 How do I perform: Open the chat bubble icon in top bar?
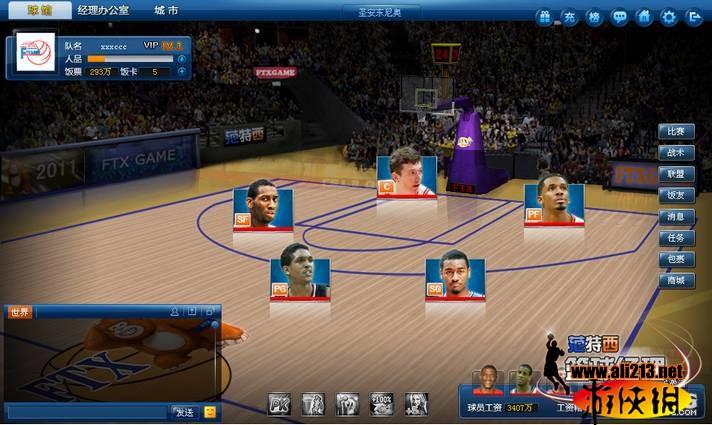coord(620,17)
